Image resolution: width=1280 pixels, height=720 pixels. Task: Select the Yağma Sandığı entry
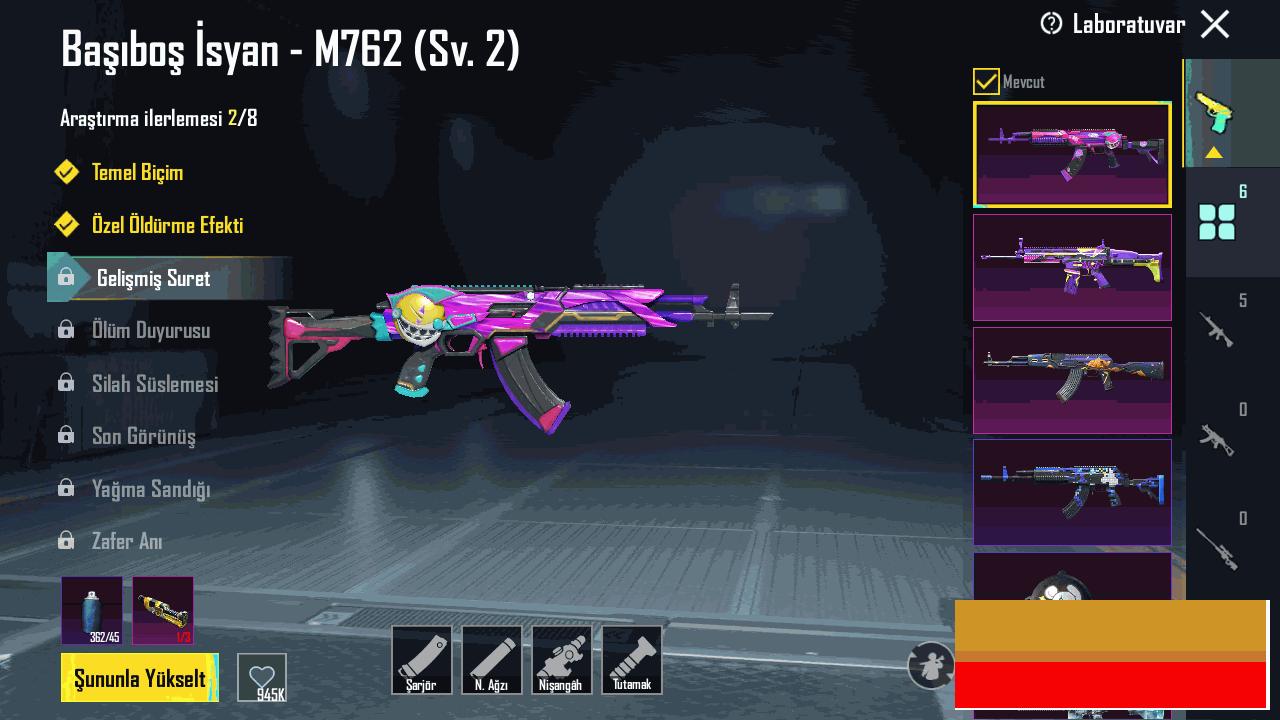point(150,489)
